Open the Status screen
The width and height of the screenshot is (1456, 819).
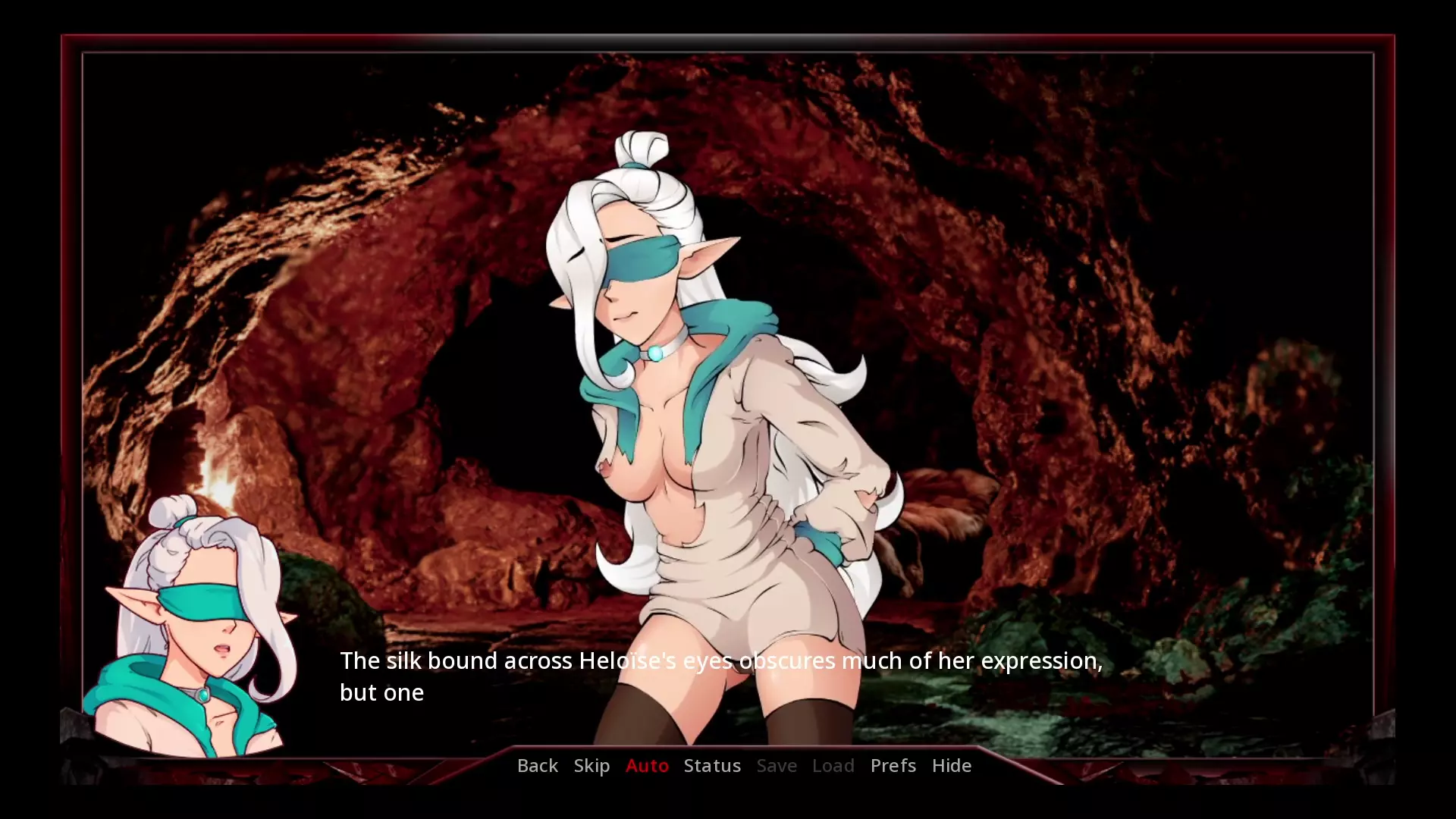coord(712,766)
